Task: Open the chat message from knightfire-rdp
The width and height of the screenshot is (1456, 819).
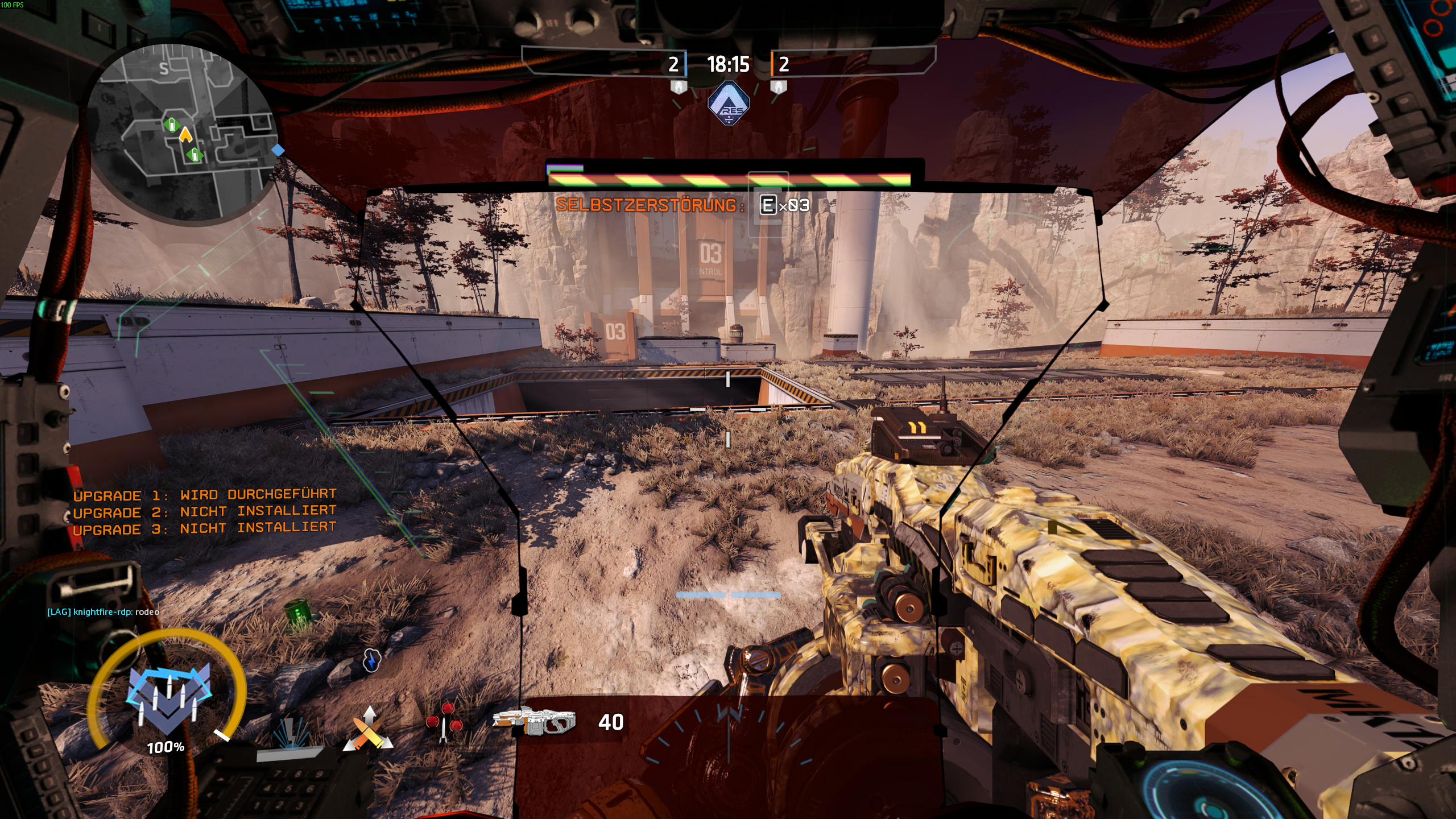Action: coord(103,612)
